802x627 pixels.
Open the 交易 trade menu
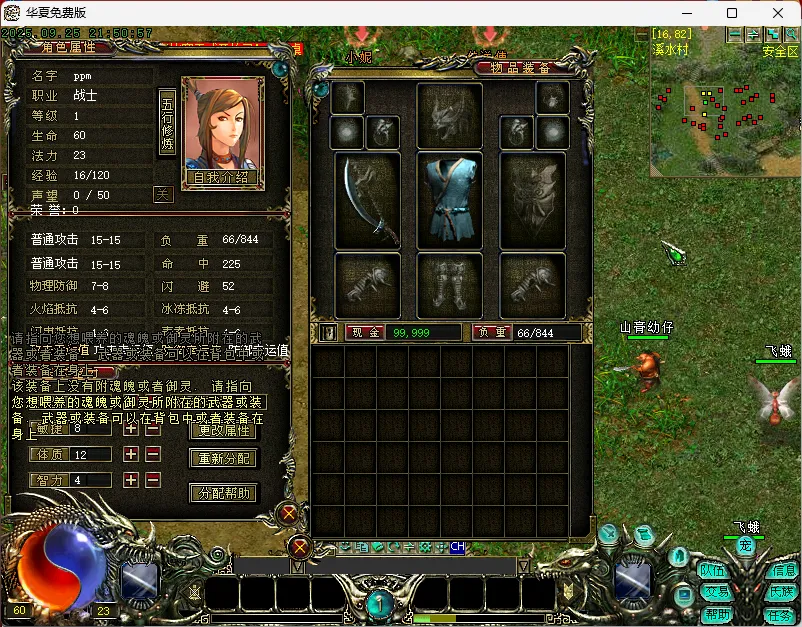tap(714, 592)
